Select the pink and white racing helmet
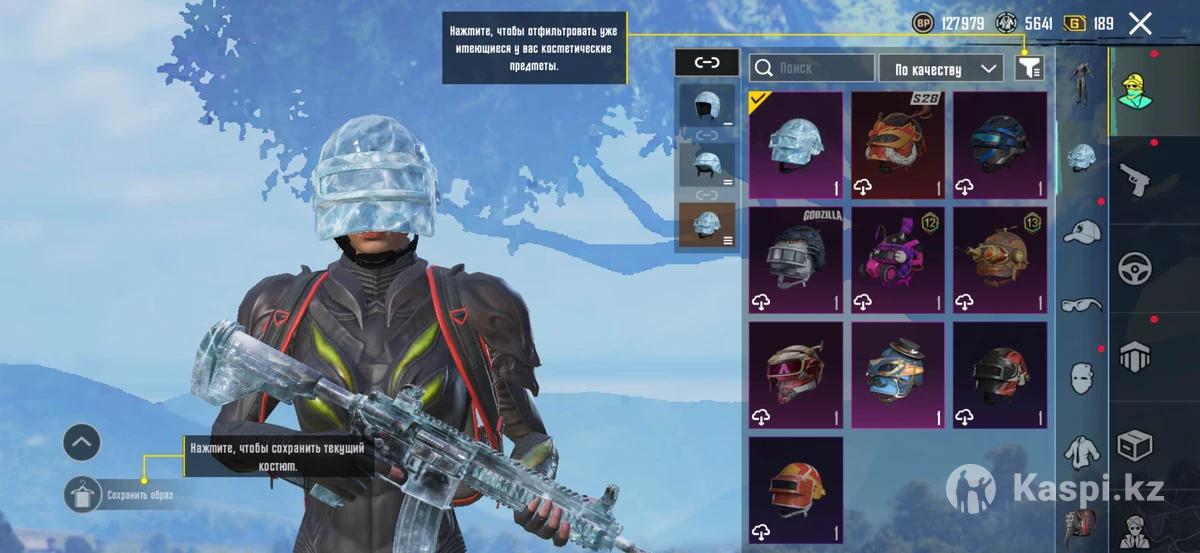 pos(796,375)
